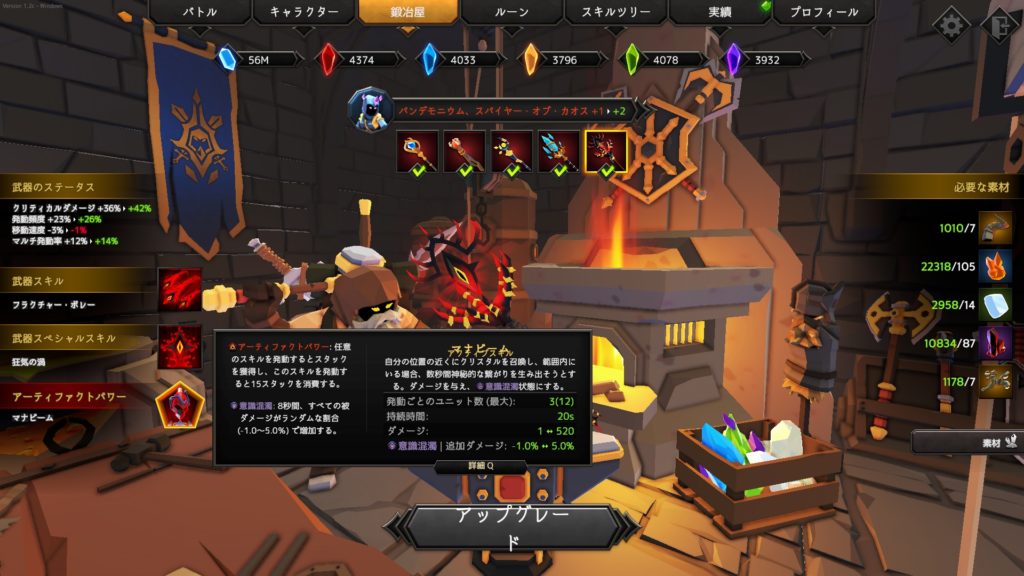Select the フラクチャー・ボレー weapon skill icon
Image resolution: width=1024 pixels, height=576 pixels.
pos(180,289)
